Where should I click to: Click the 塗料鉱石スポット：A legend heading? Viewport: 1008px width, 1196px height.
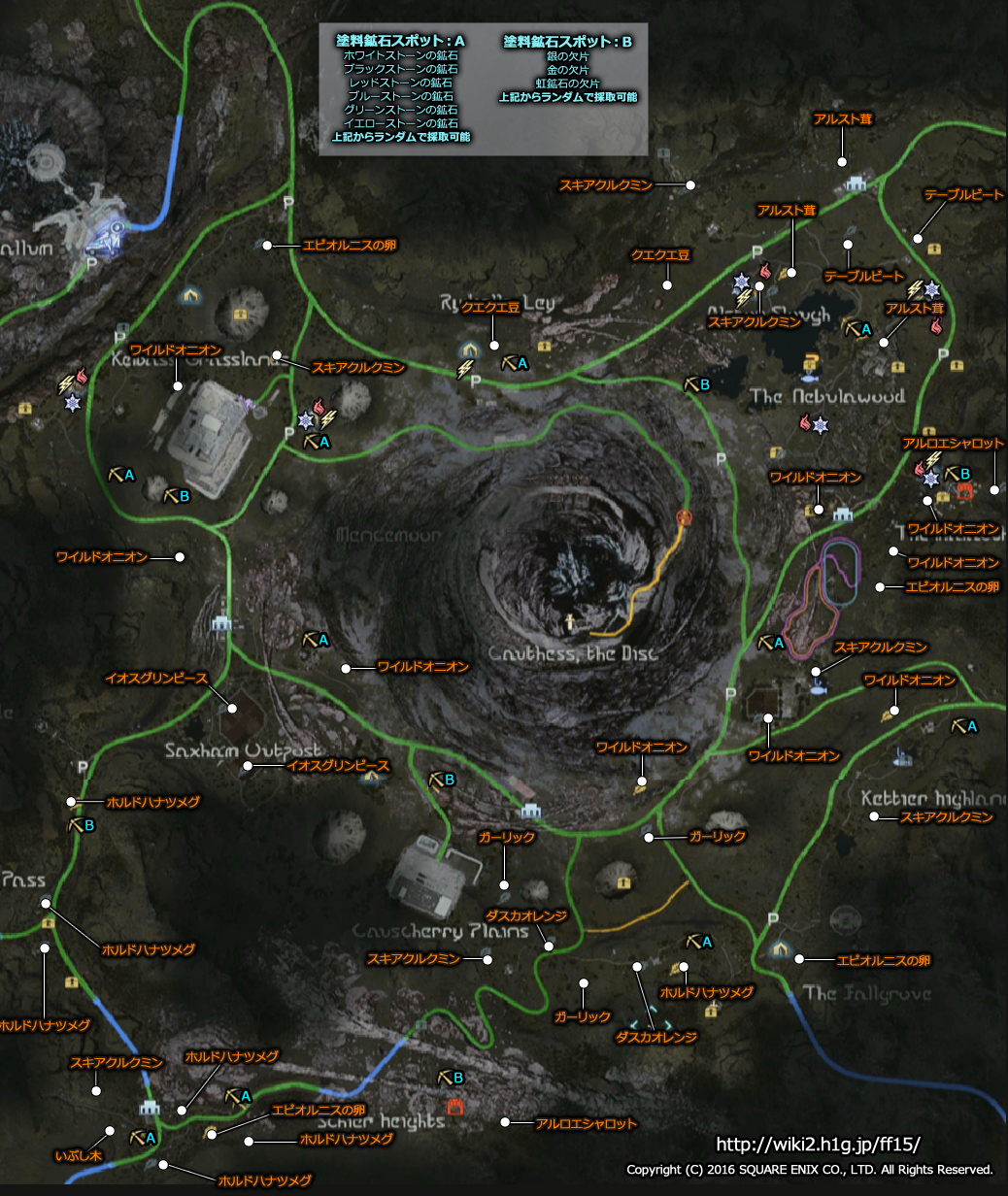click(401, 42)
